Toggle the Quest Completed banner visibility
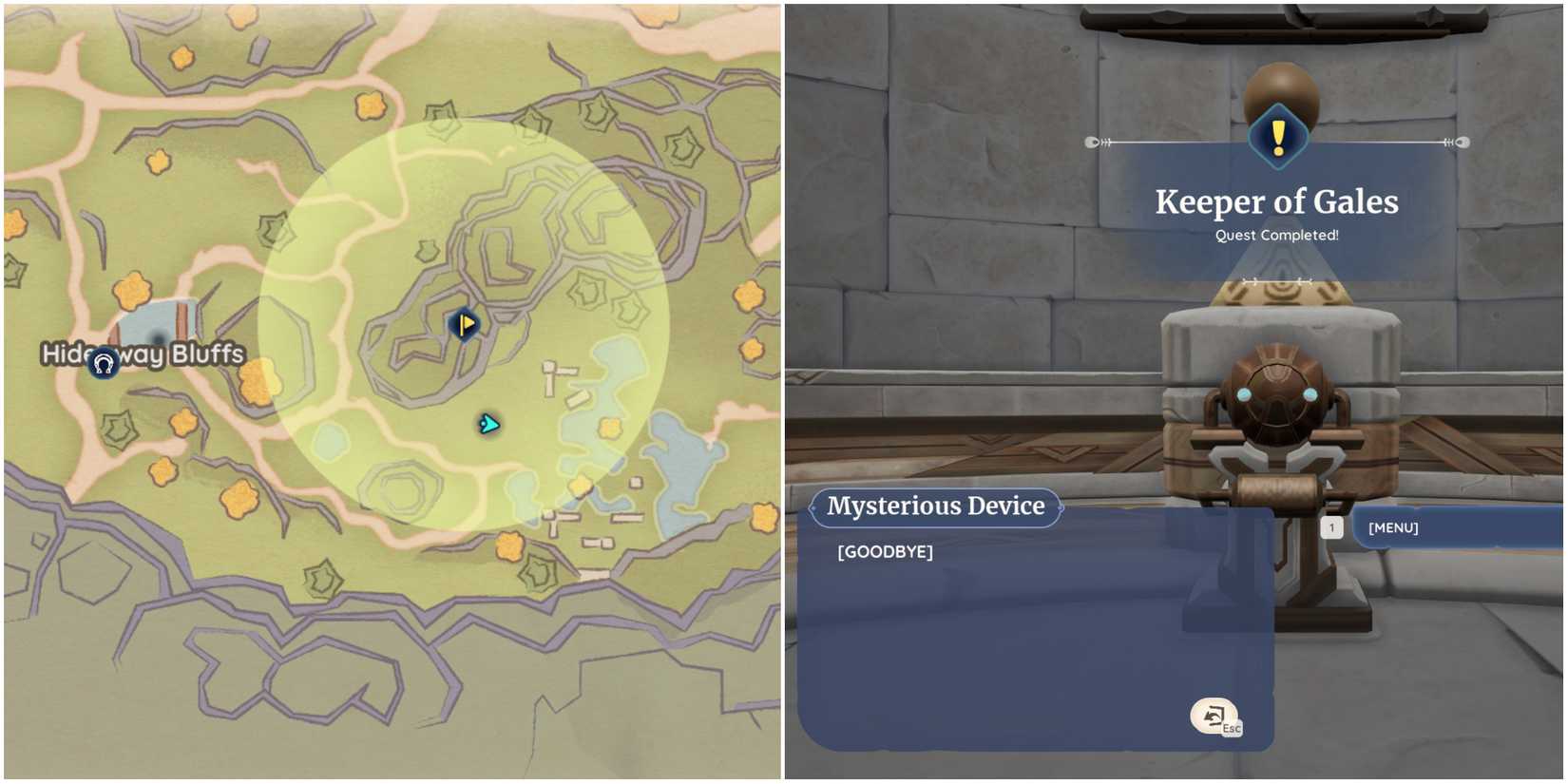The width and height of the screenshot is (1568, 784). (1276, 235)
